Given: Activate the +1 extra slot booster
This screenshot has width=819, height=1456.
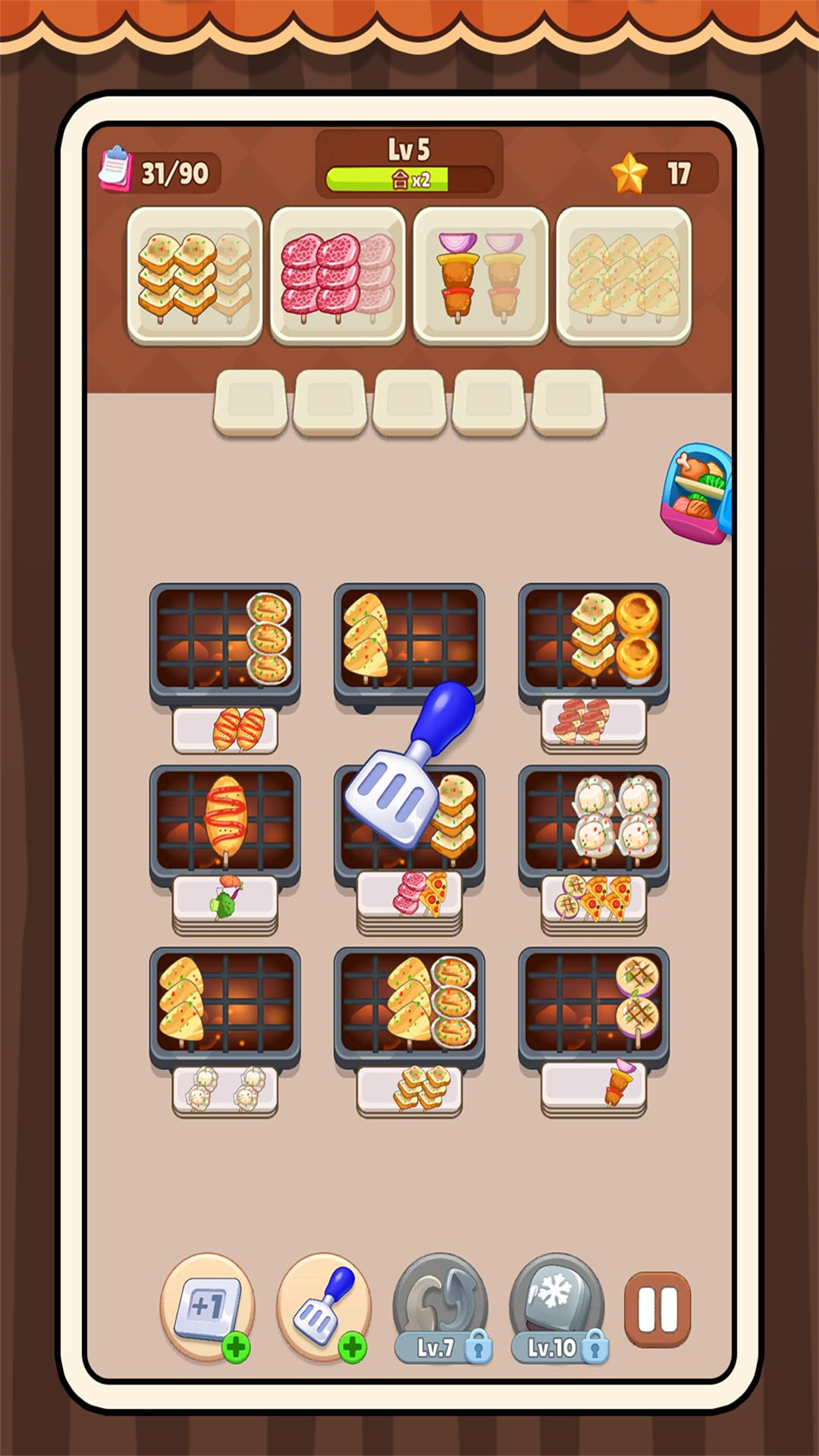Looking at the screenshot, I should (207, 1307).
